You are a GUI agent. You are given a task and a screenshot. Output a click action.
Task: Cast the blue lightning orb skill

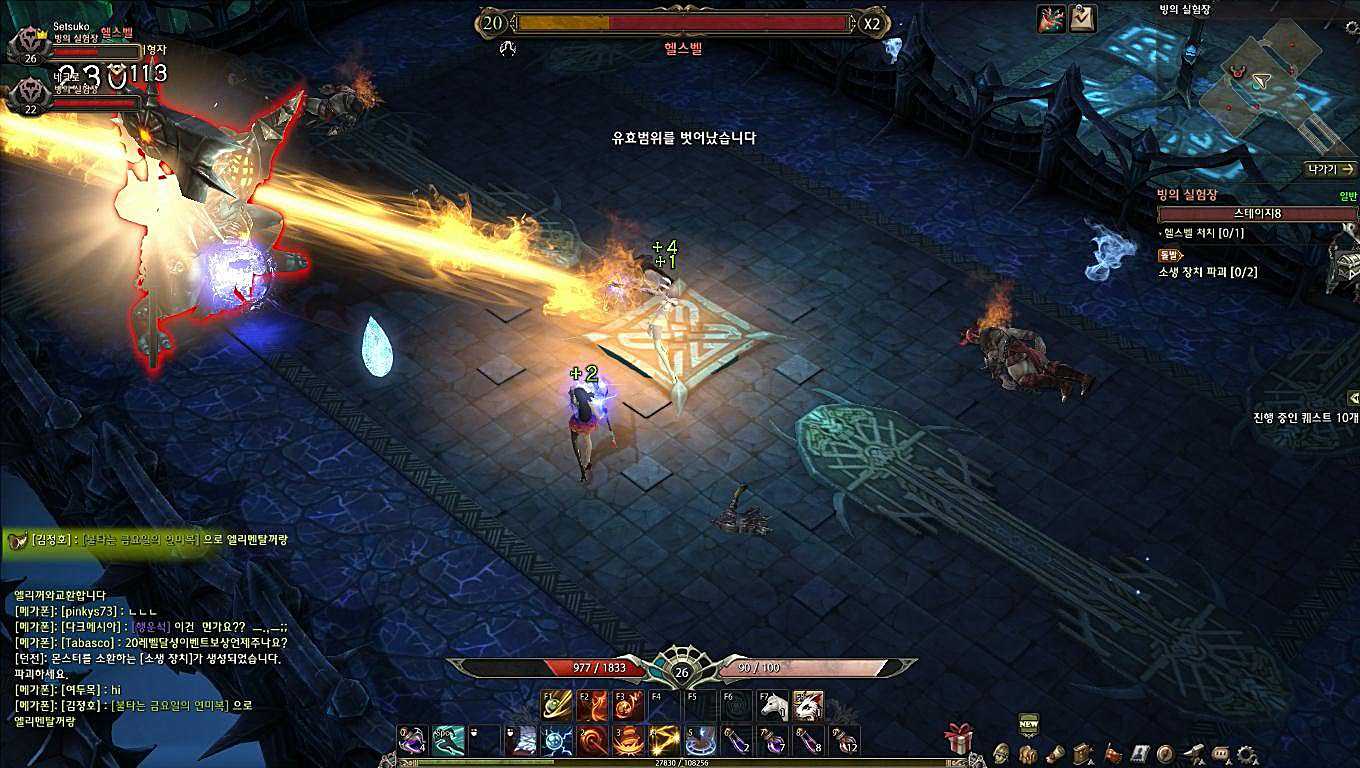pyautogui.click(x=557, y=741)
